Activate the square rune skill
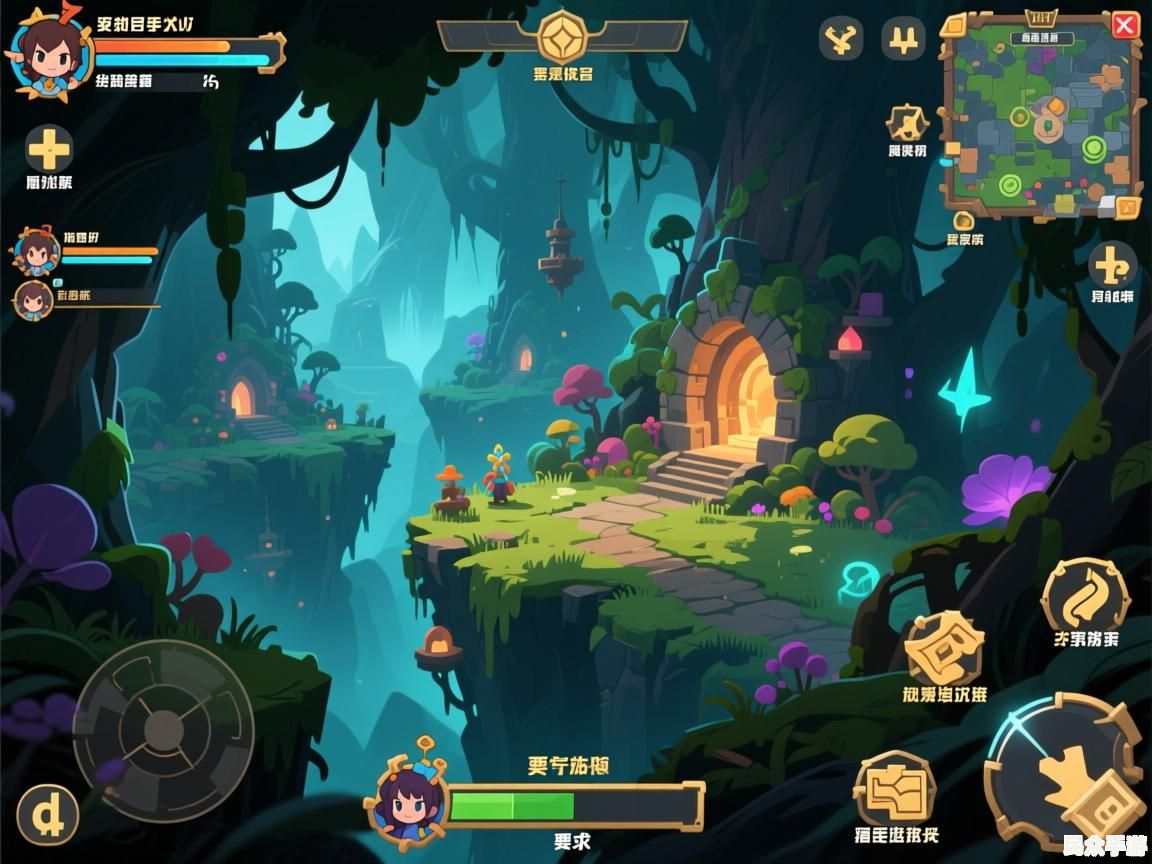 [x=943, y=648]
